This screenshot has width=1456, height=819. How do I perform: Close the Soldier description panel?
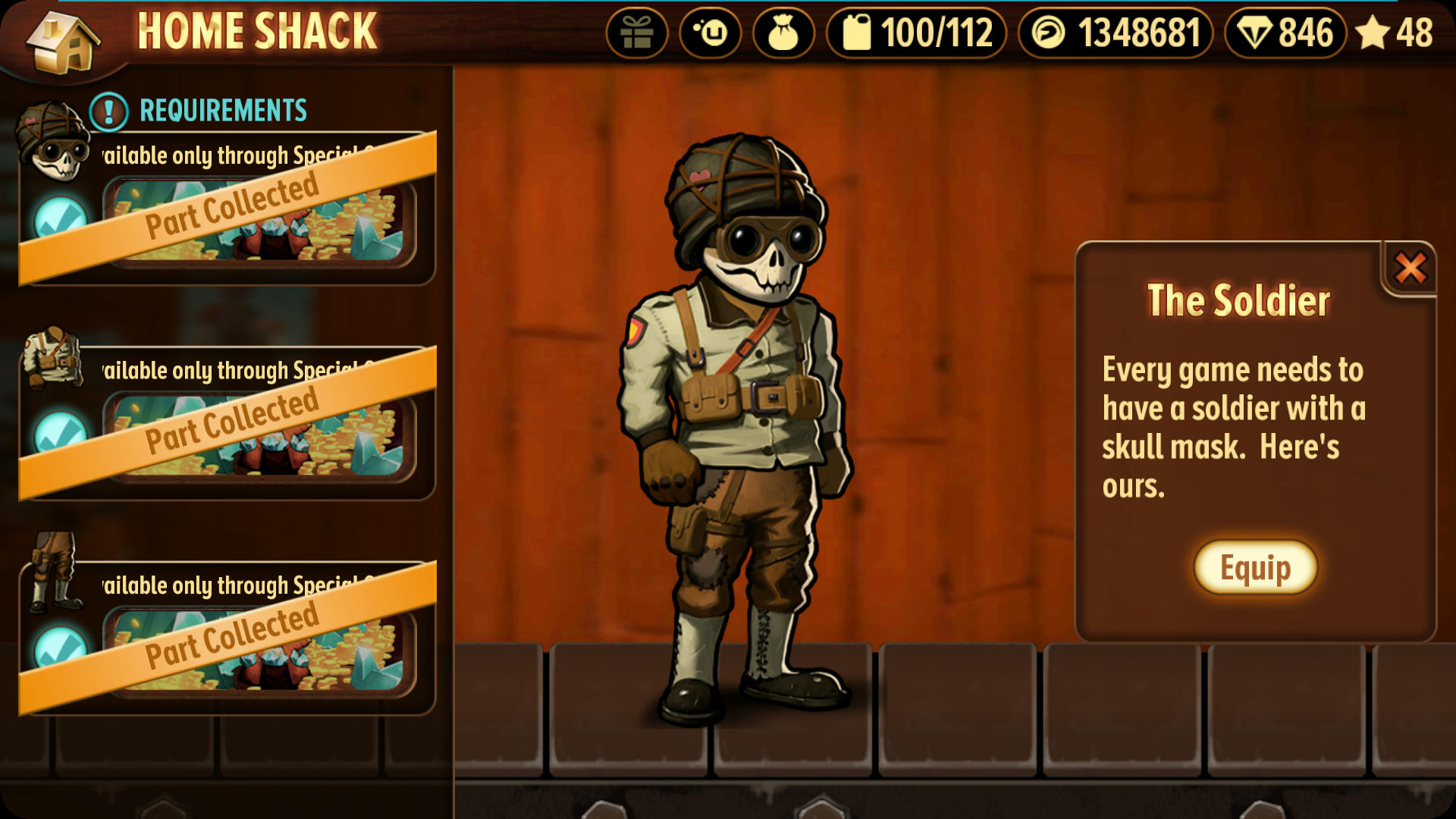pos(1410,268)
